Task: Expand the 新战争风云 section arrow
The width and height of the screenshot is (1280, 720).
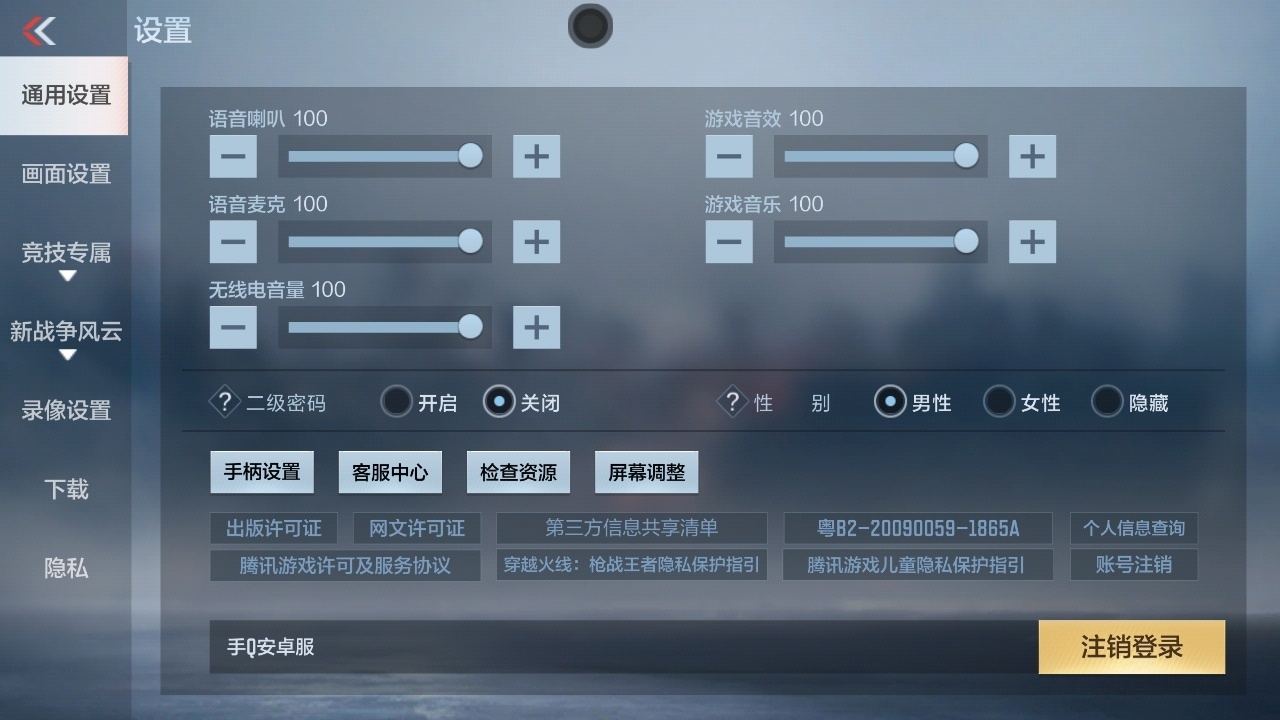Action: (x=68, y=355)
